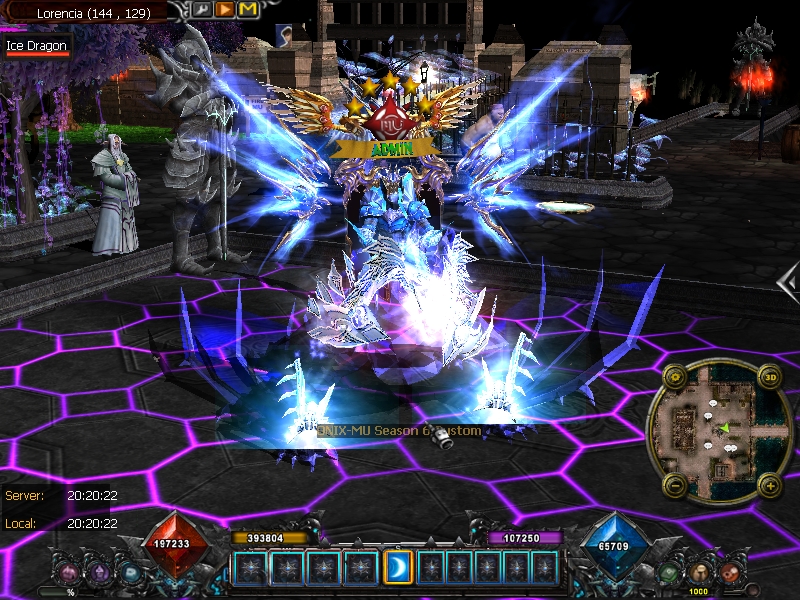Click the orange play arrow button
This screenshot has height=600, width=800.
[x=225, y=10]
